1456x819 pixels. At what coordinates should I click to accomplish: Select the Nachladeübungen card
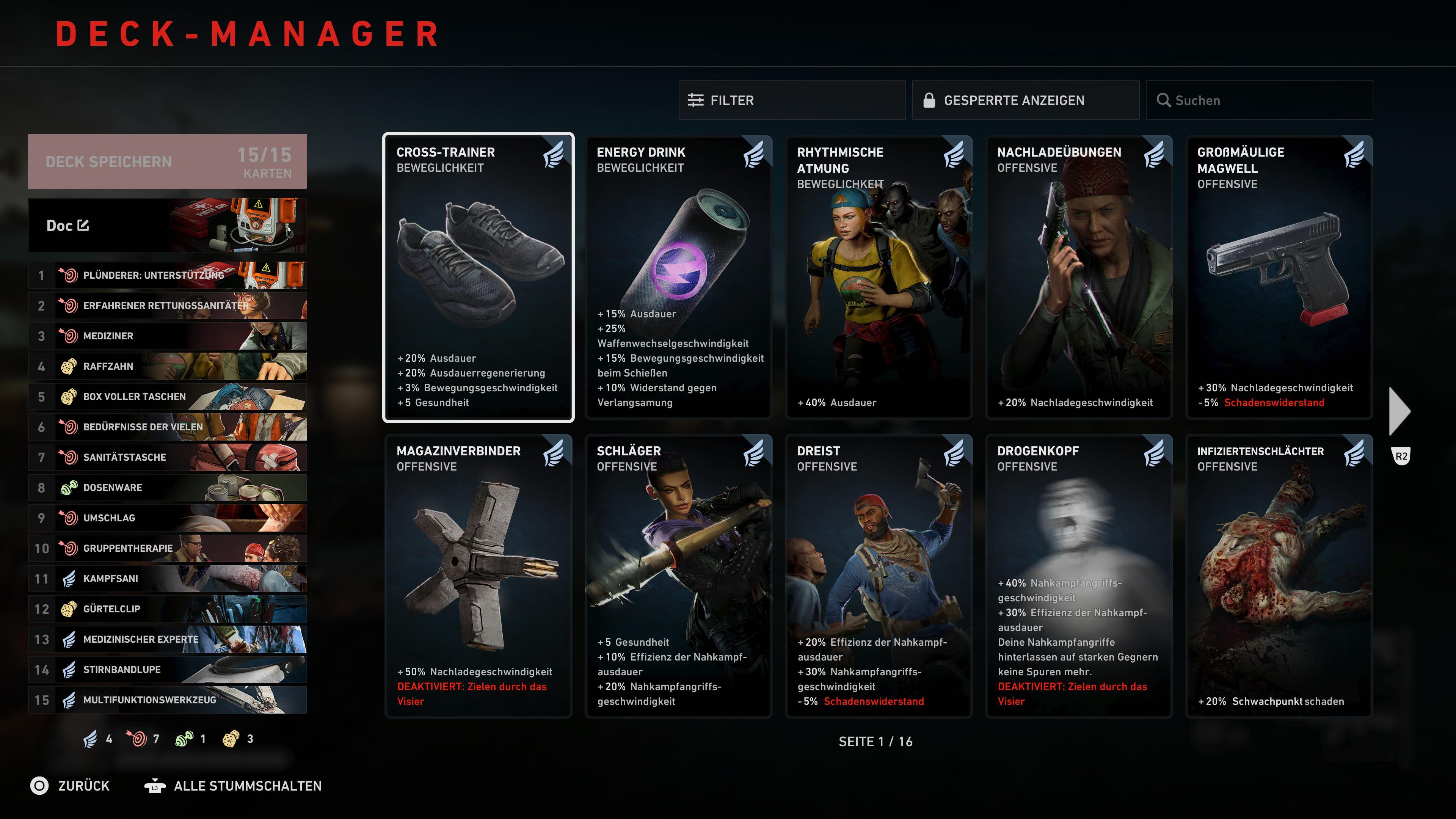tap(1078, 278)
